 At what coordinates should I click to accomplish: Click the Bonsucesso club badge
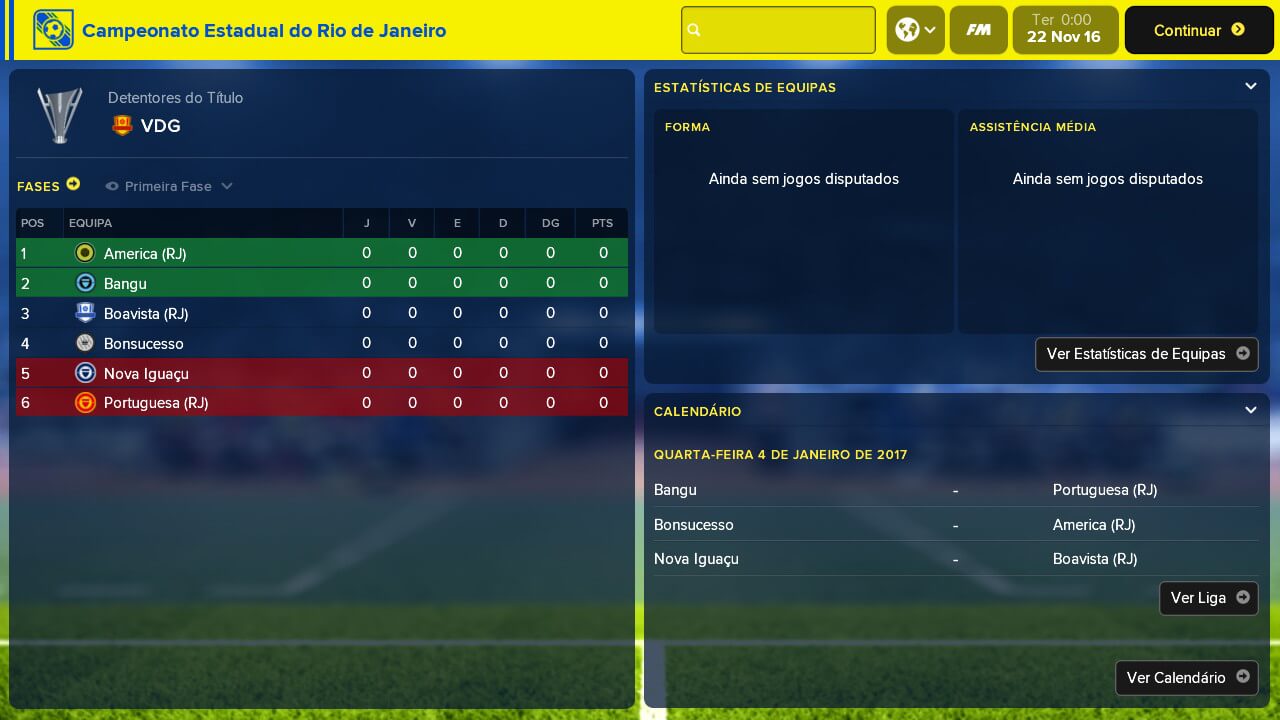tap(85, 343)
